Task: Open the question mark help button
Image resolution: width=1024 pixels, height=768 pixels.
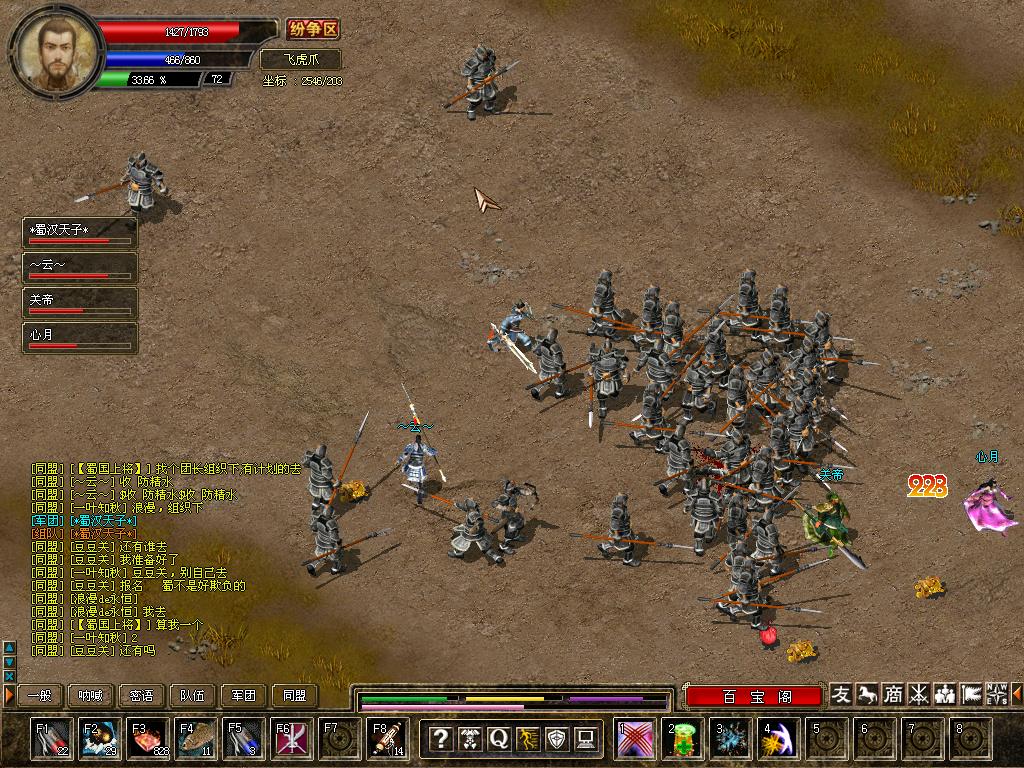Action: point(440,739)
